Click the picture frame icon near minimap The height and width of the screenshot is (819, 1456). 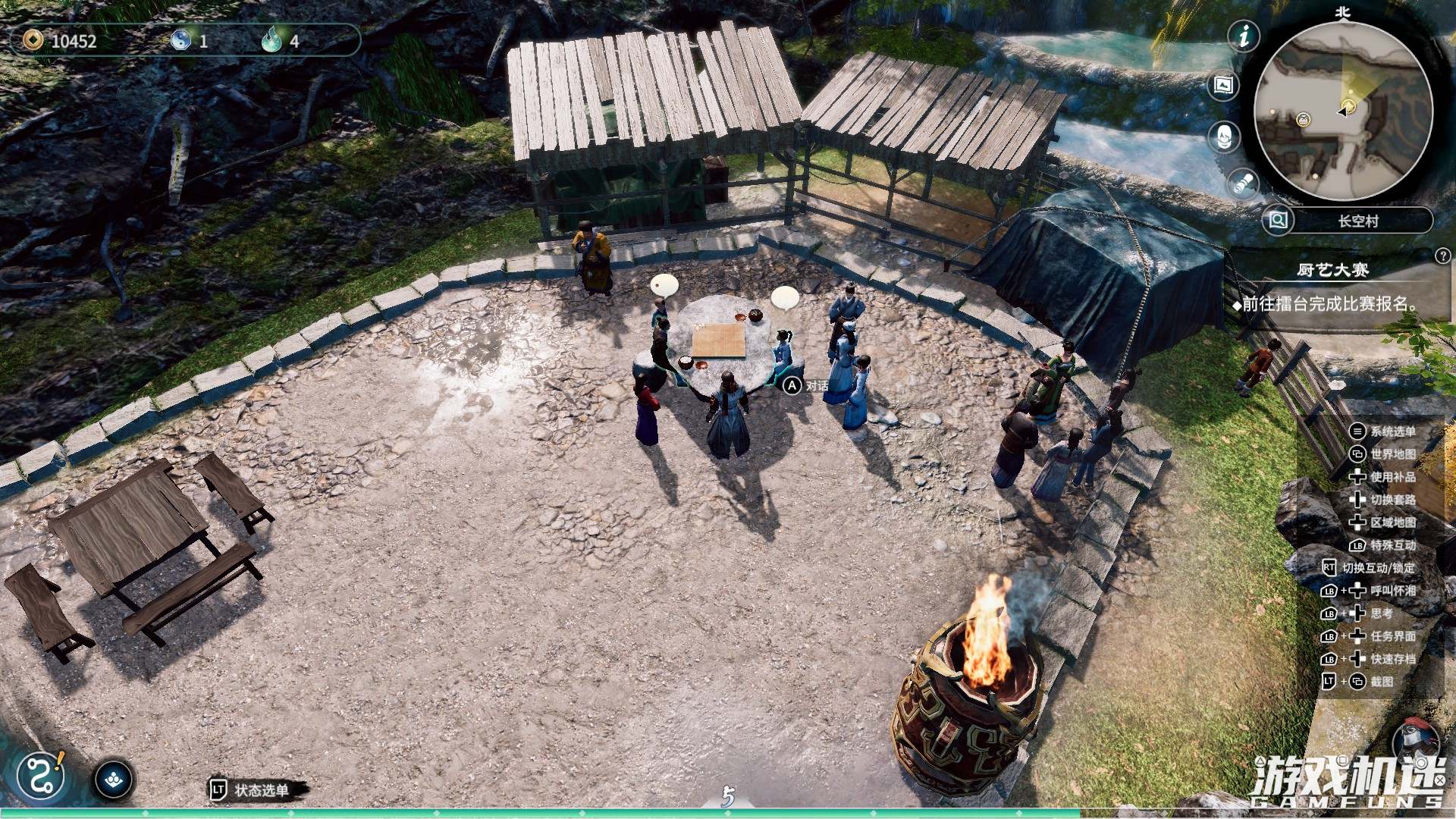[x=1223, y=86]
